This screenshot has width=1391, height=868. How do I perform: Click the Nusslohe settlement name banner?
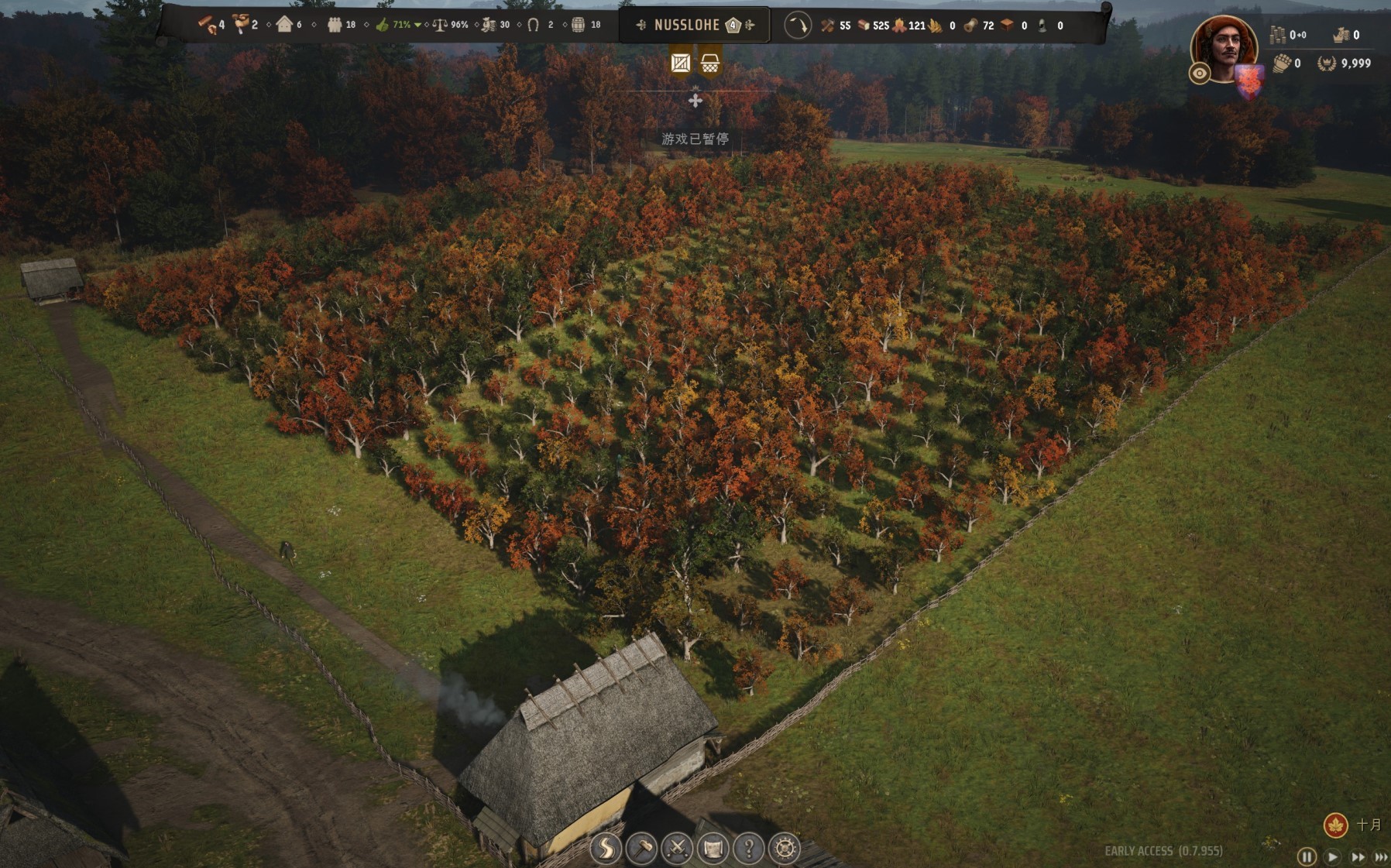coord(687,25)
